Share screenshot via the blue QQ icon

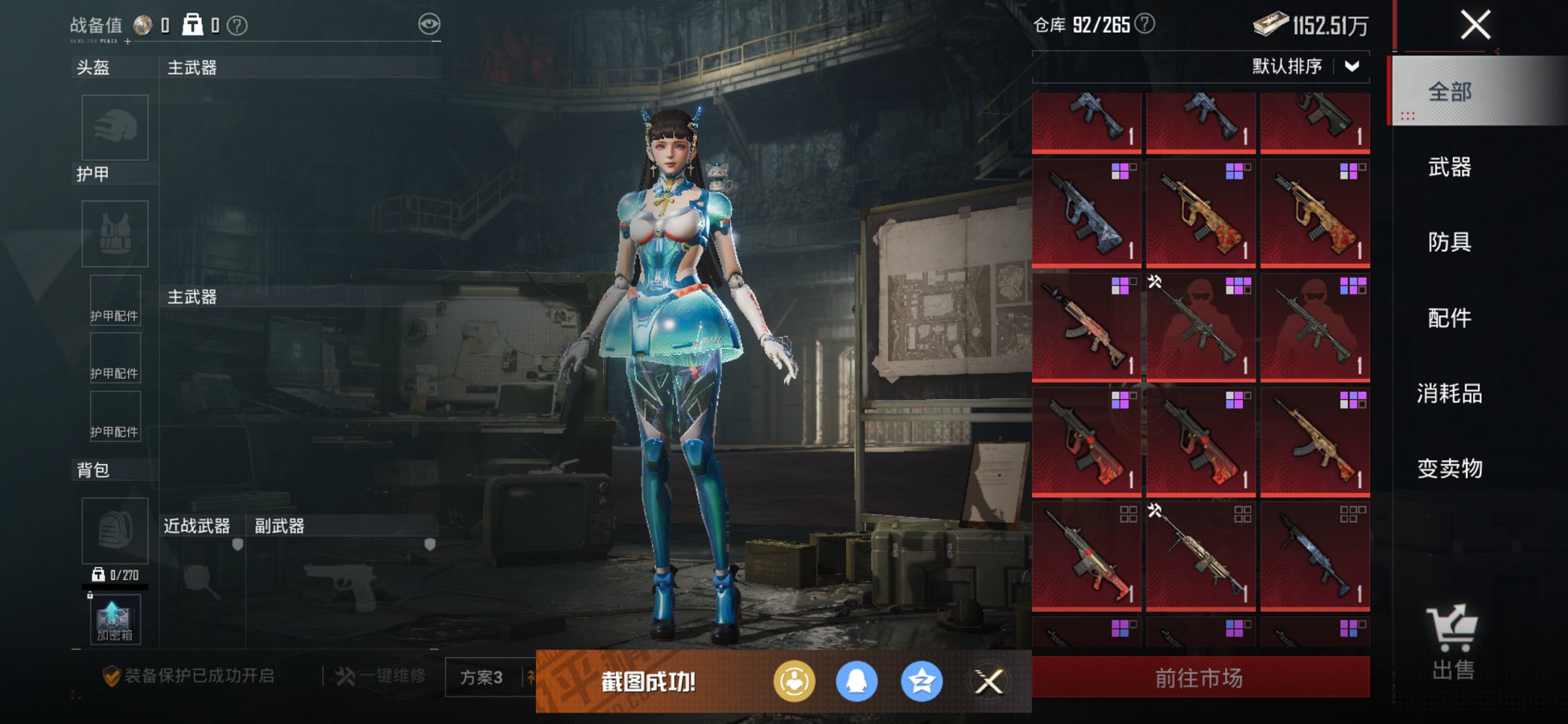[856, 682]
